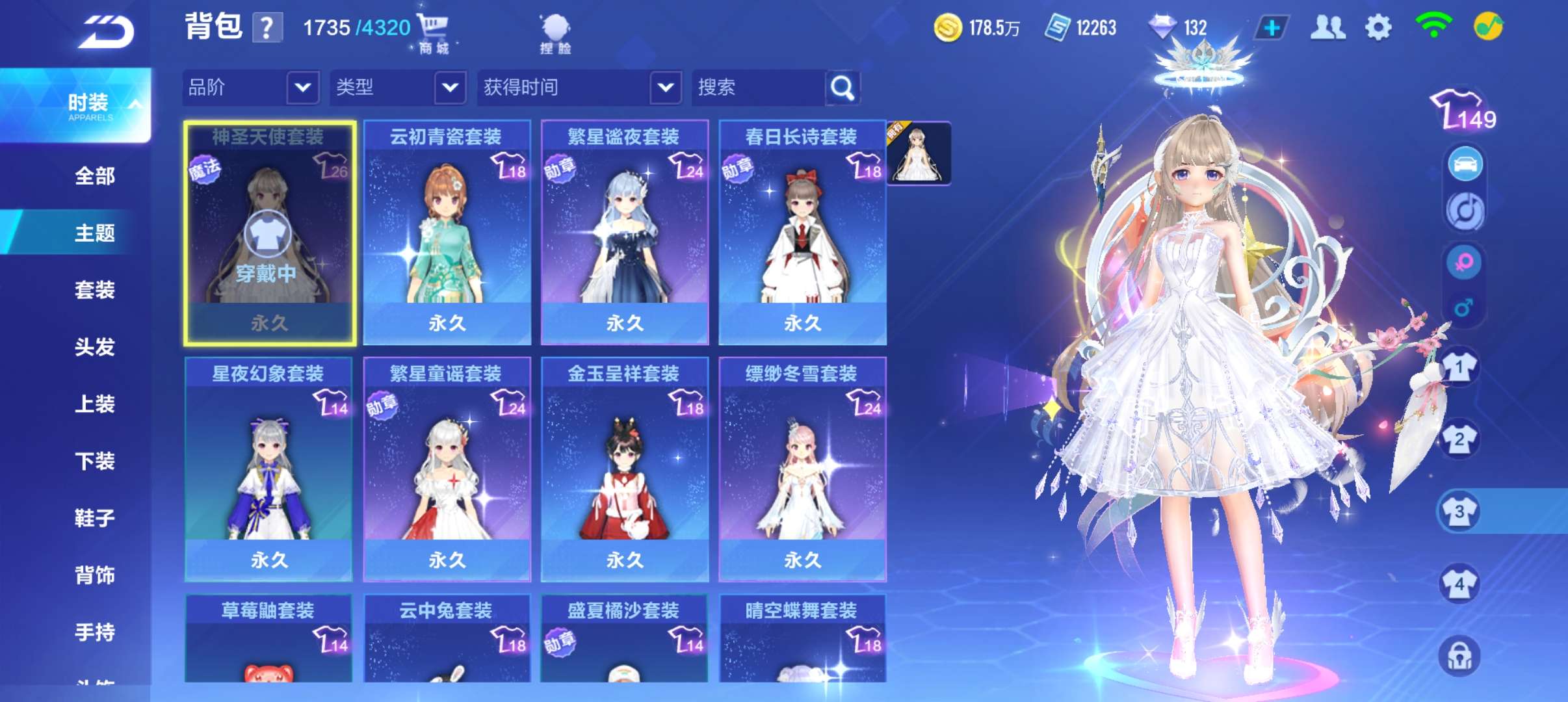The image size is (1568, 702).
Task: Expand the 品阶 filter dropdown
Action: (x=250, y=88)
